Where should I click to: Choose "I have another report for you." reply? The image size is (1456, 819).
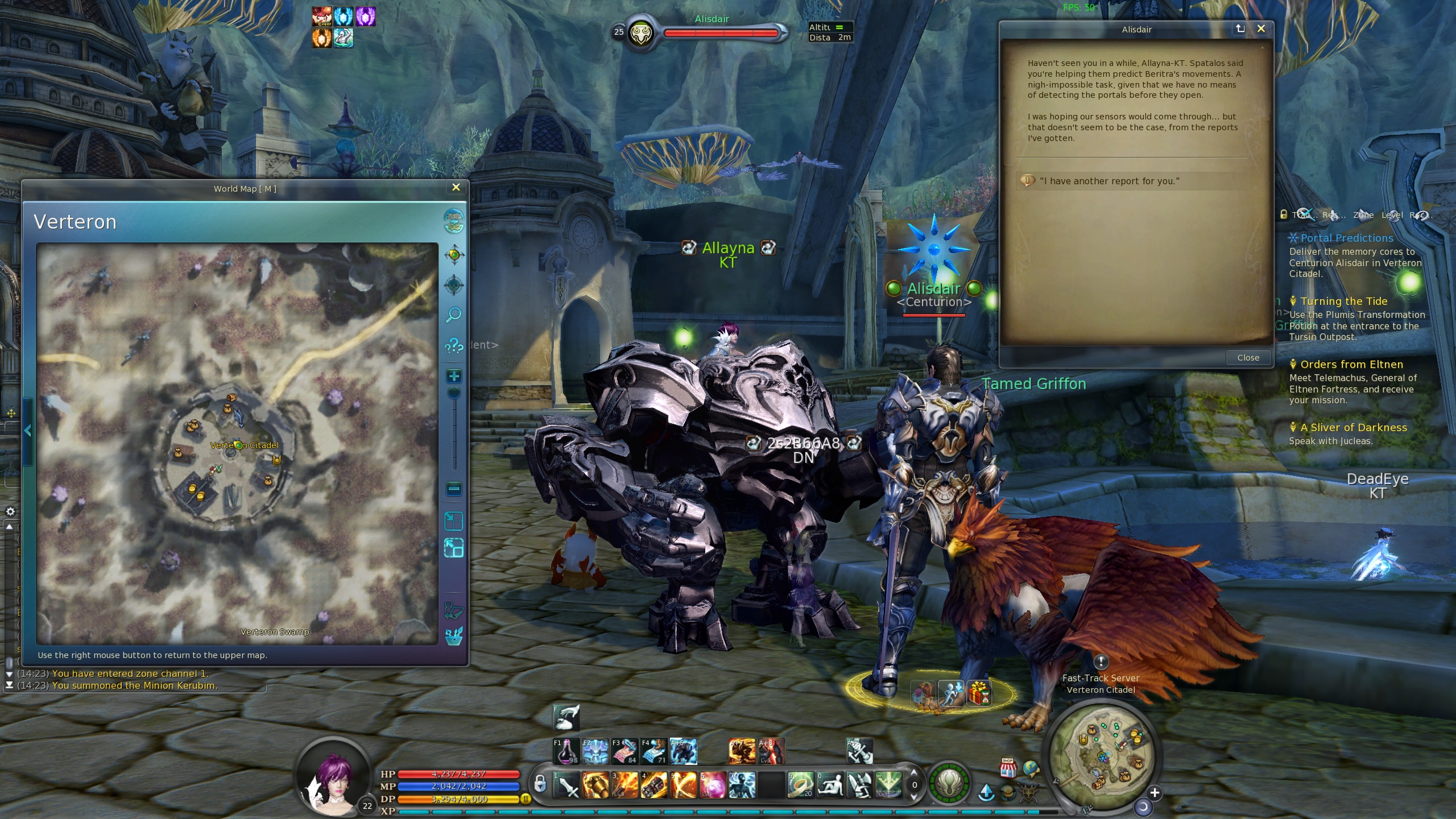[x=1109, y=181]
